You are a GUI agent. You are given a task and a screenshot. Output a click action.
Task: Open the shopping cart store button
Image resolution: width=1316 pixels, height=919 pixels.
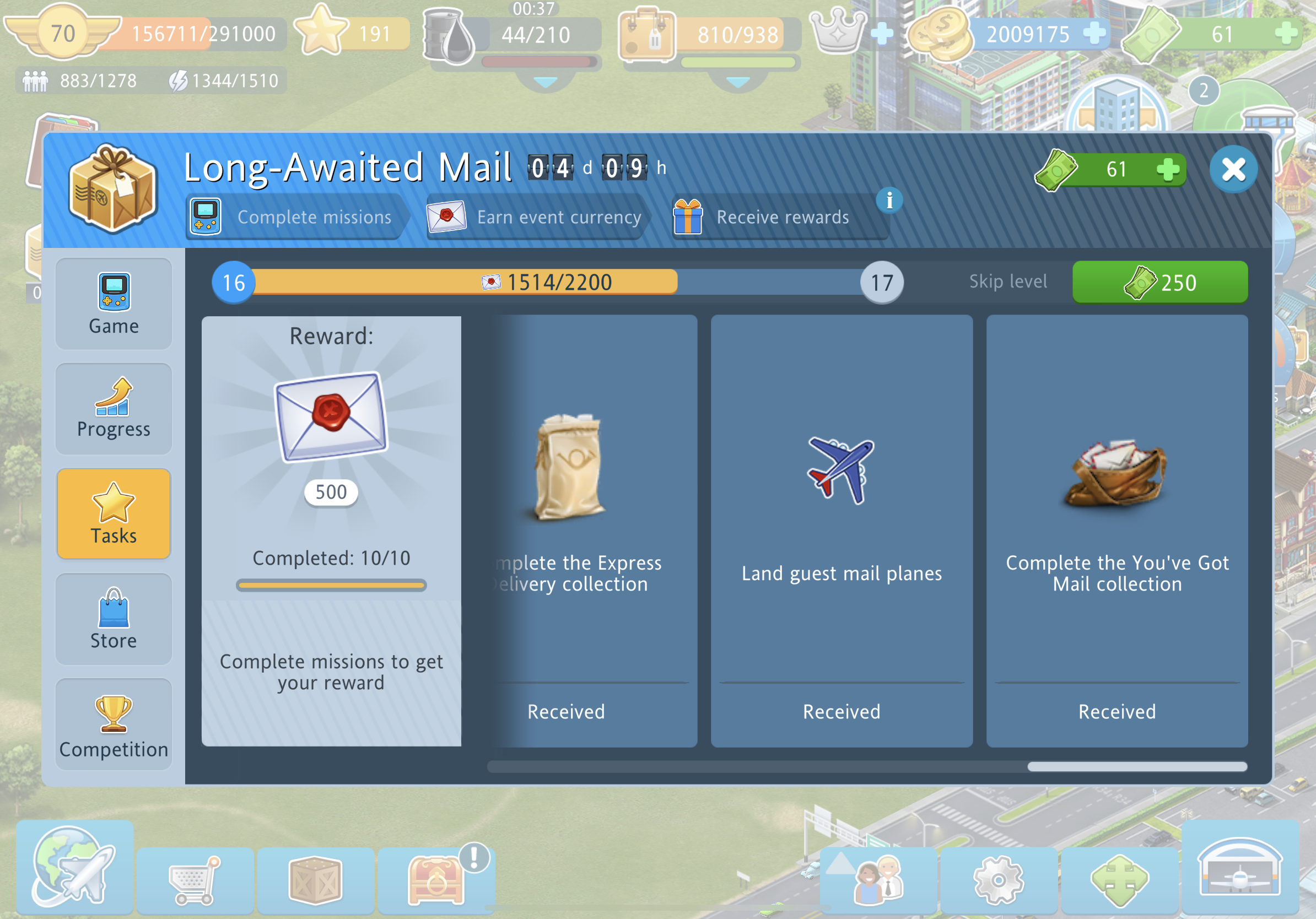pos(195,880)
